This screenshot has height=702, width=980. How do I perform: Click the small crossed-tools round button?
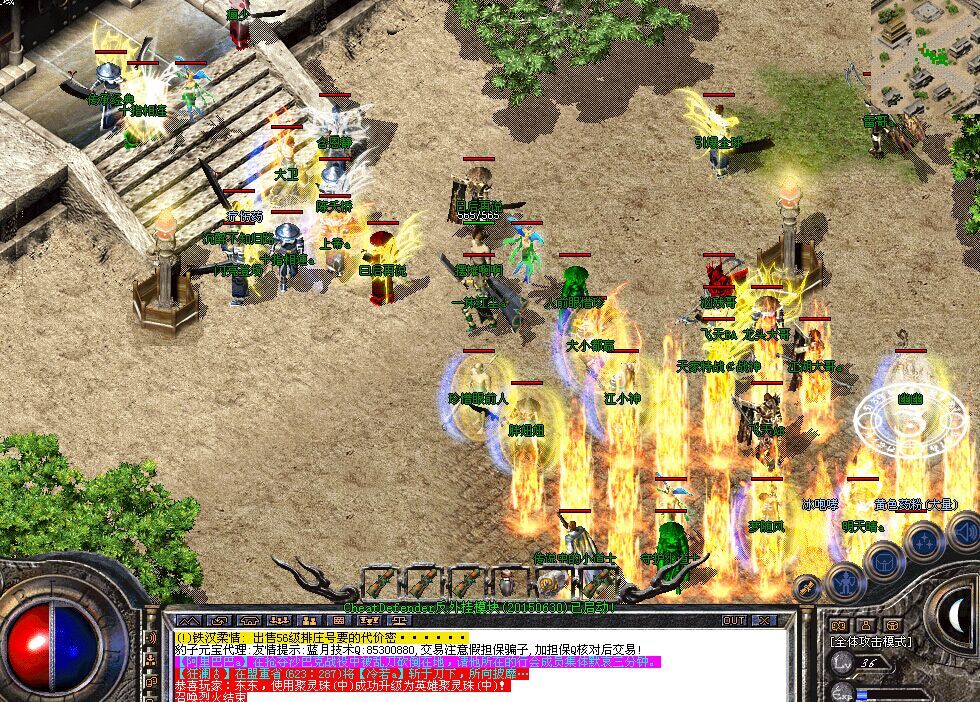[x=807, y=587]
